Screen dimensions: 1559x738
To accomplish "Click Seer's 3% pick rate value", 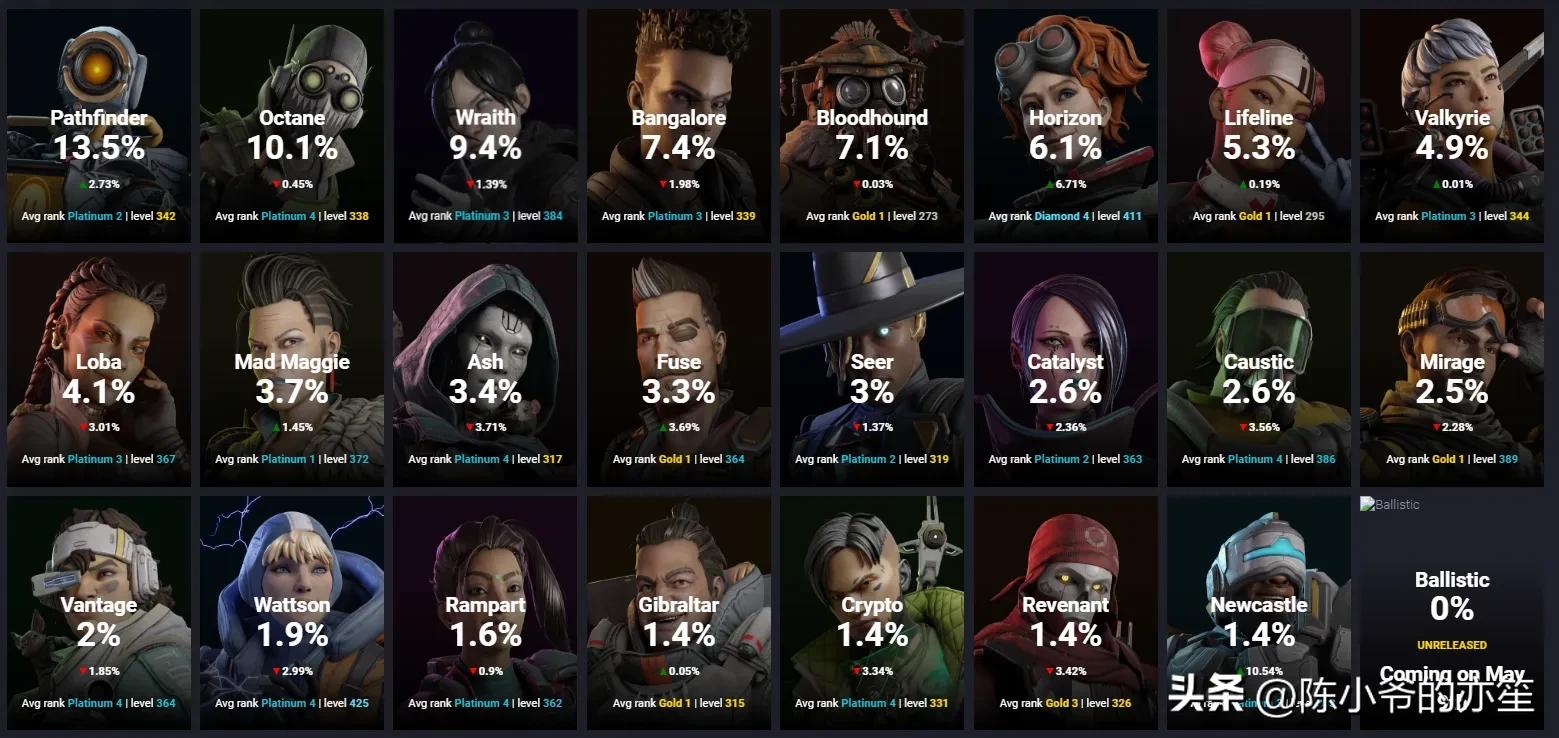I will (x=871, y=392).
